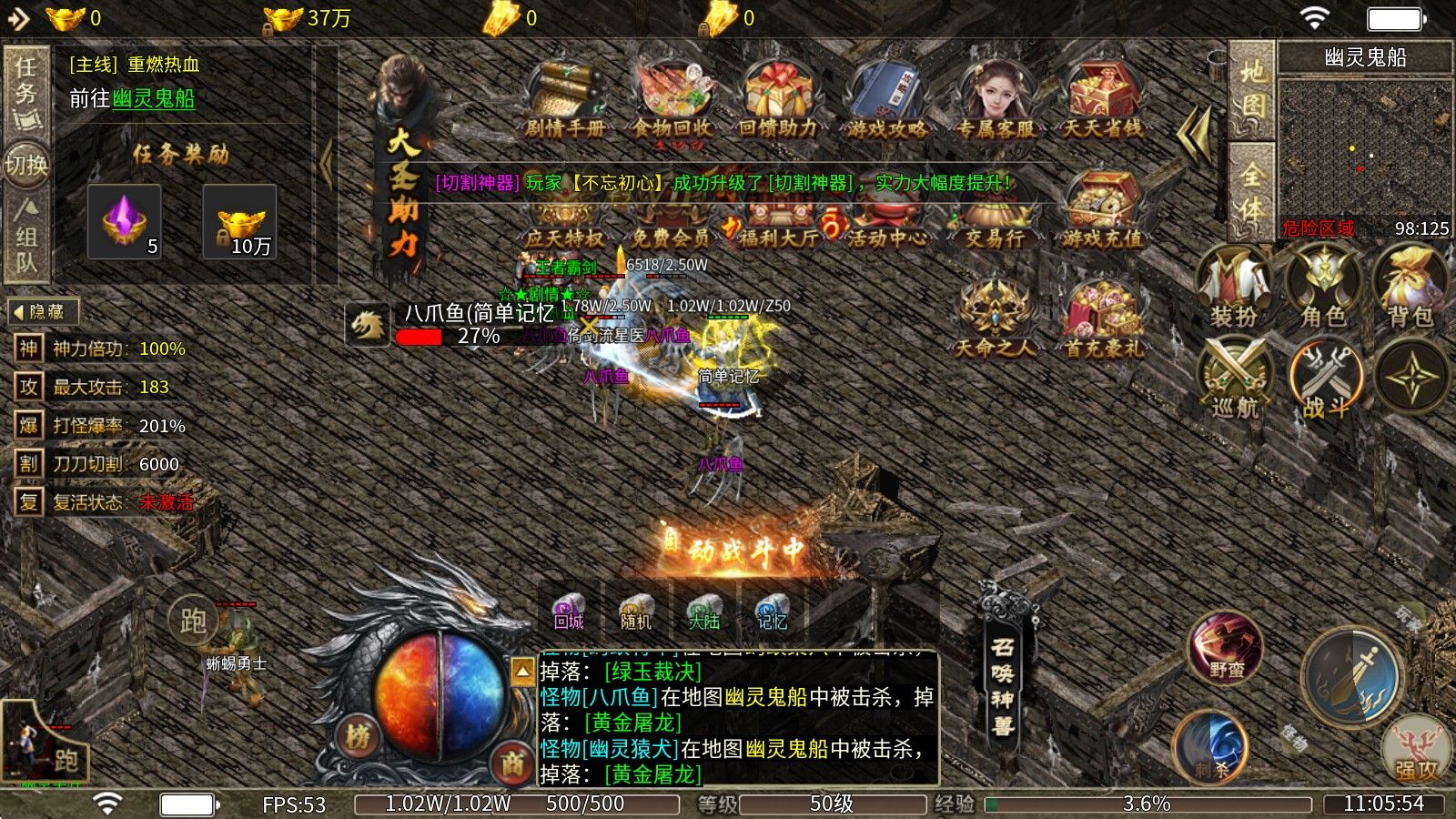This screenshot has width=1456, height=819.
Task: Open the 交易行 trading house
Action: click(994, 217)
